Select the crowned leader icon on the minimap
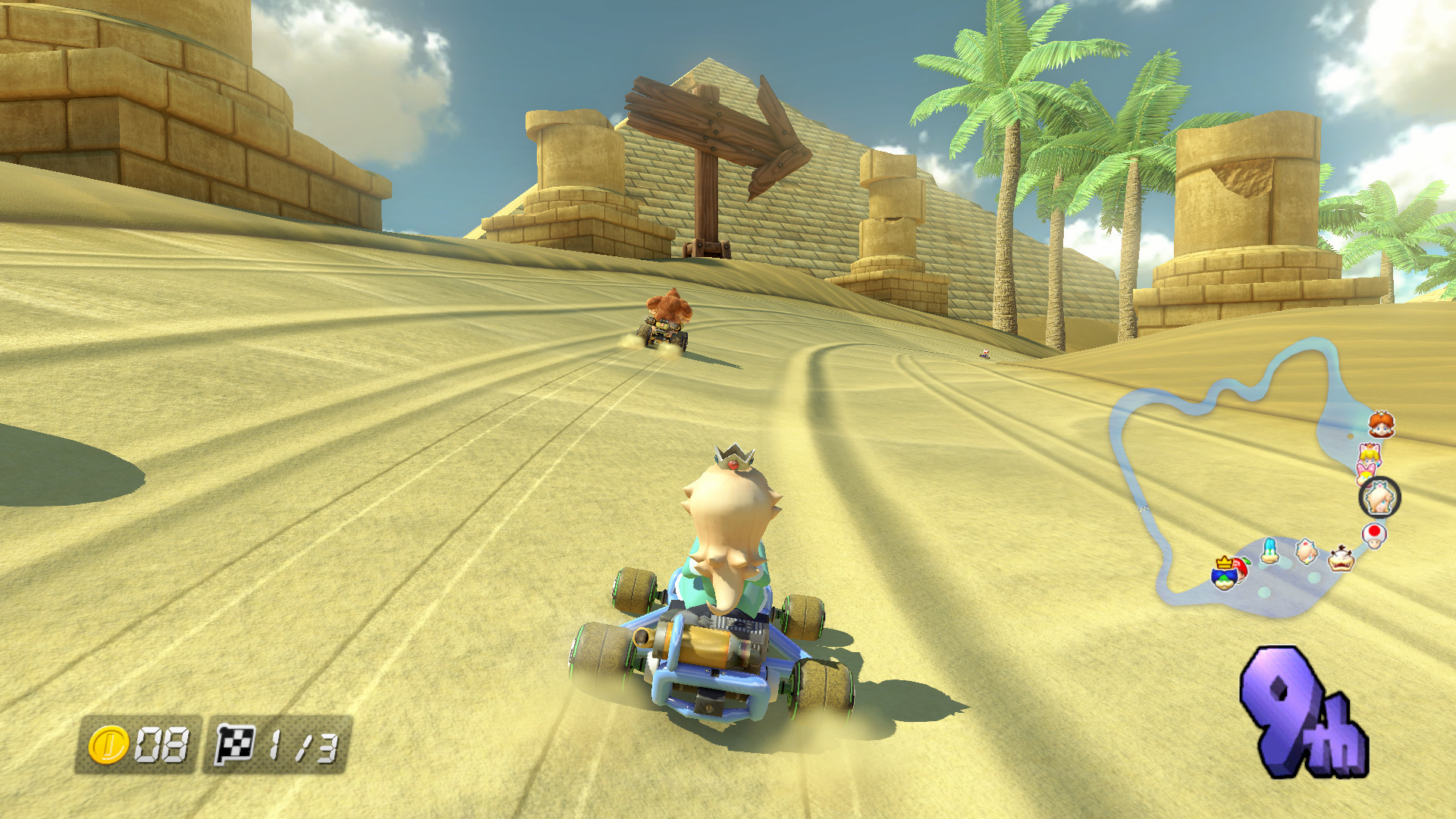The width and height of the screenshot is (1456, 819). [1225, 574]
